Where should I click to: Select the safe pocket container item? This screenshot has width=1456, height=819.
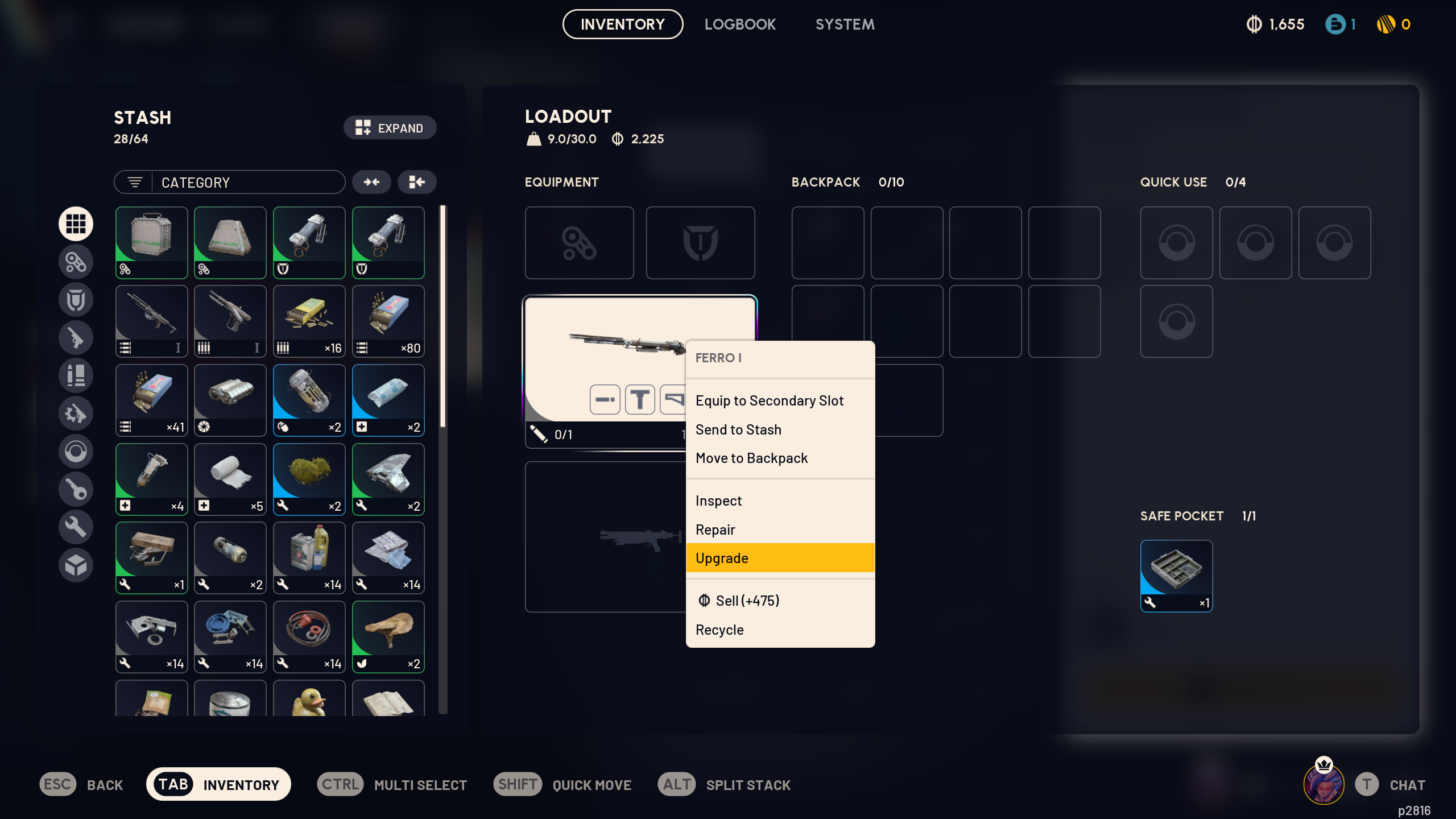pos(1176,576)
